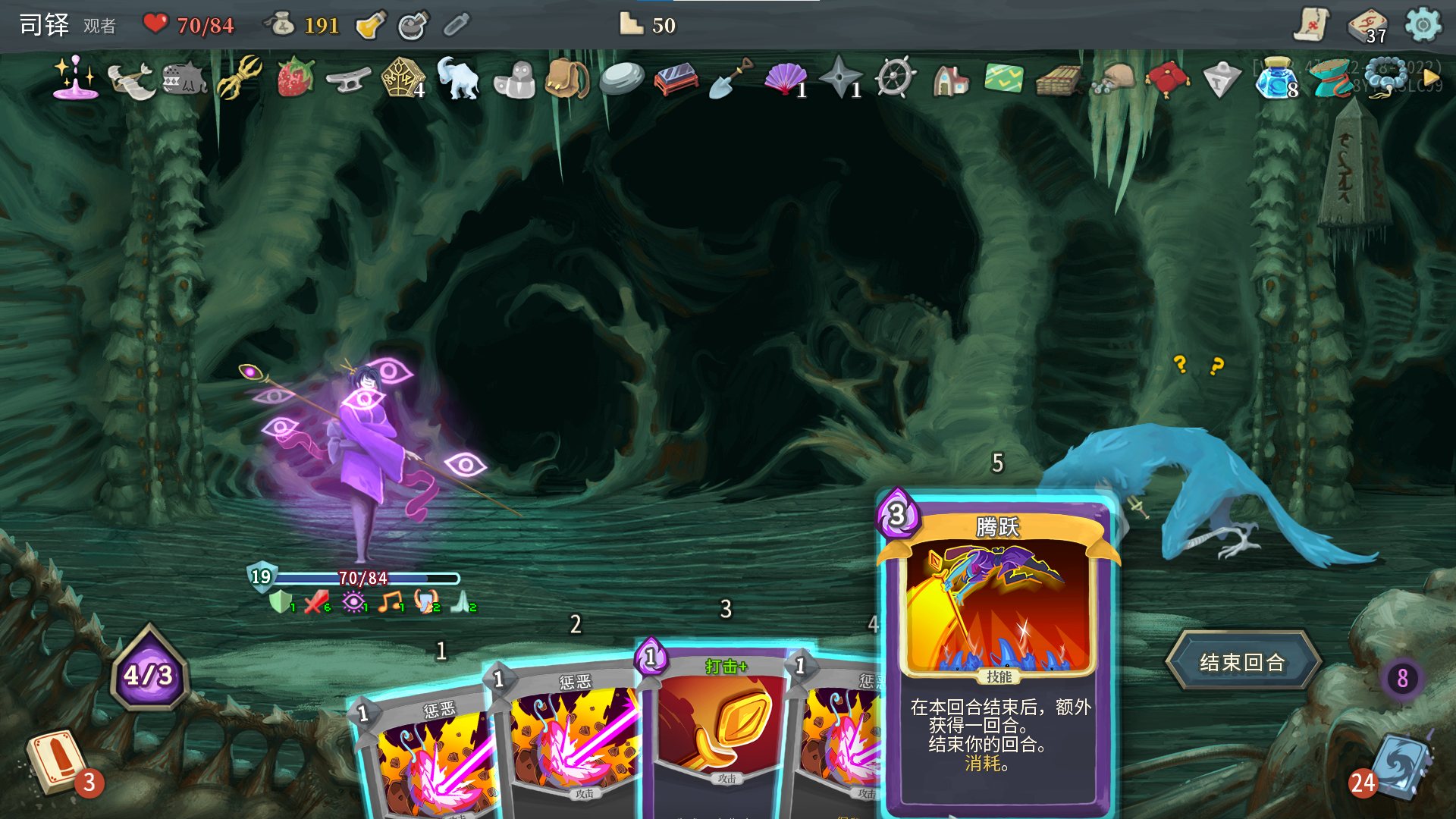This screenshot has width=1456, height=819.
Task: End the turn with 结束回合 button
Action: tap(1241, 662)
